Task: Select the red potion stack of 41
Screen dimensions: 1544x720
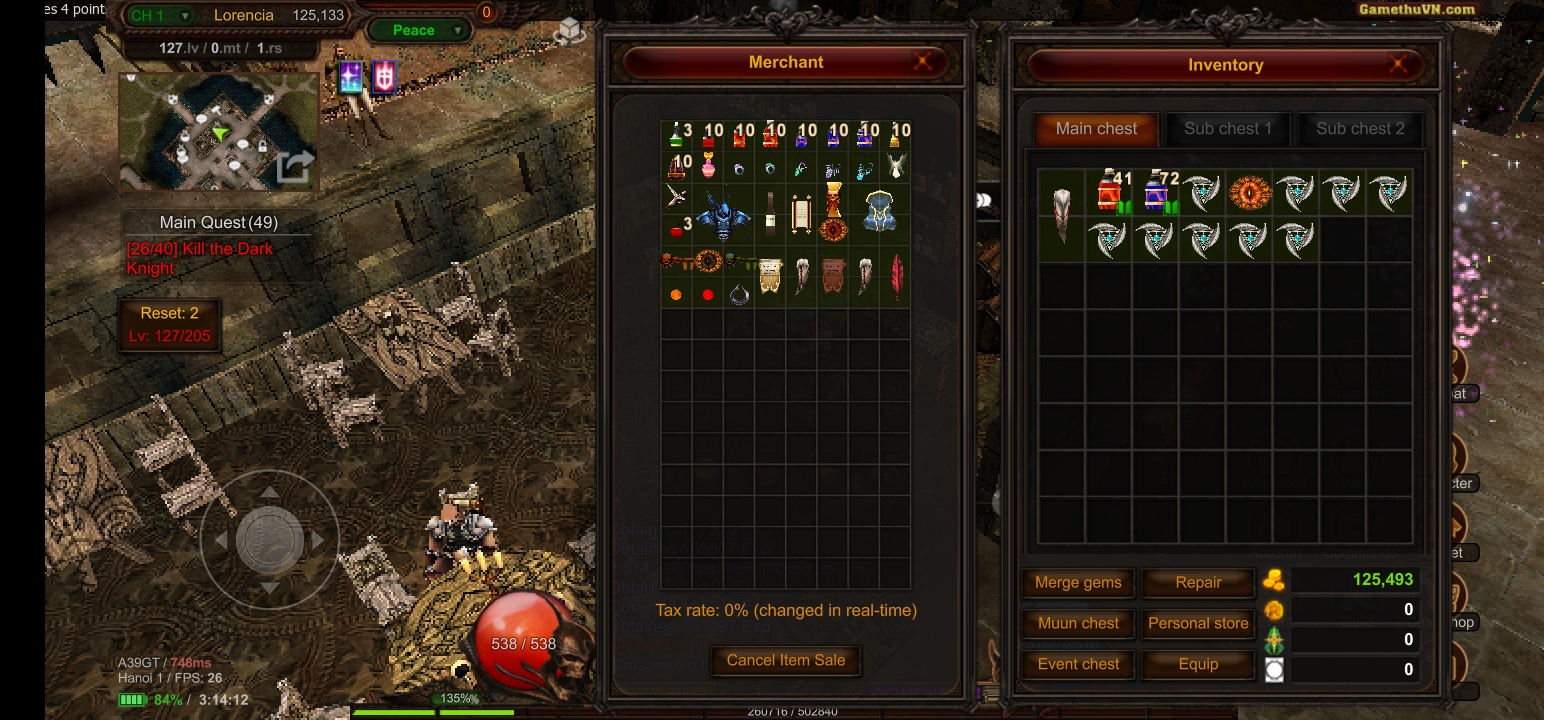Action: pyautogui.click(x=1109, y=192)
